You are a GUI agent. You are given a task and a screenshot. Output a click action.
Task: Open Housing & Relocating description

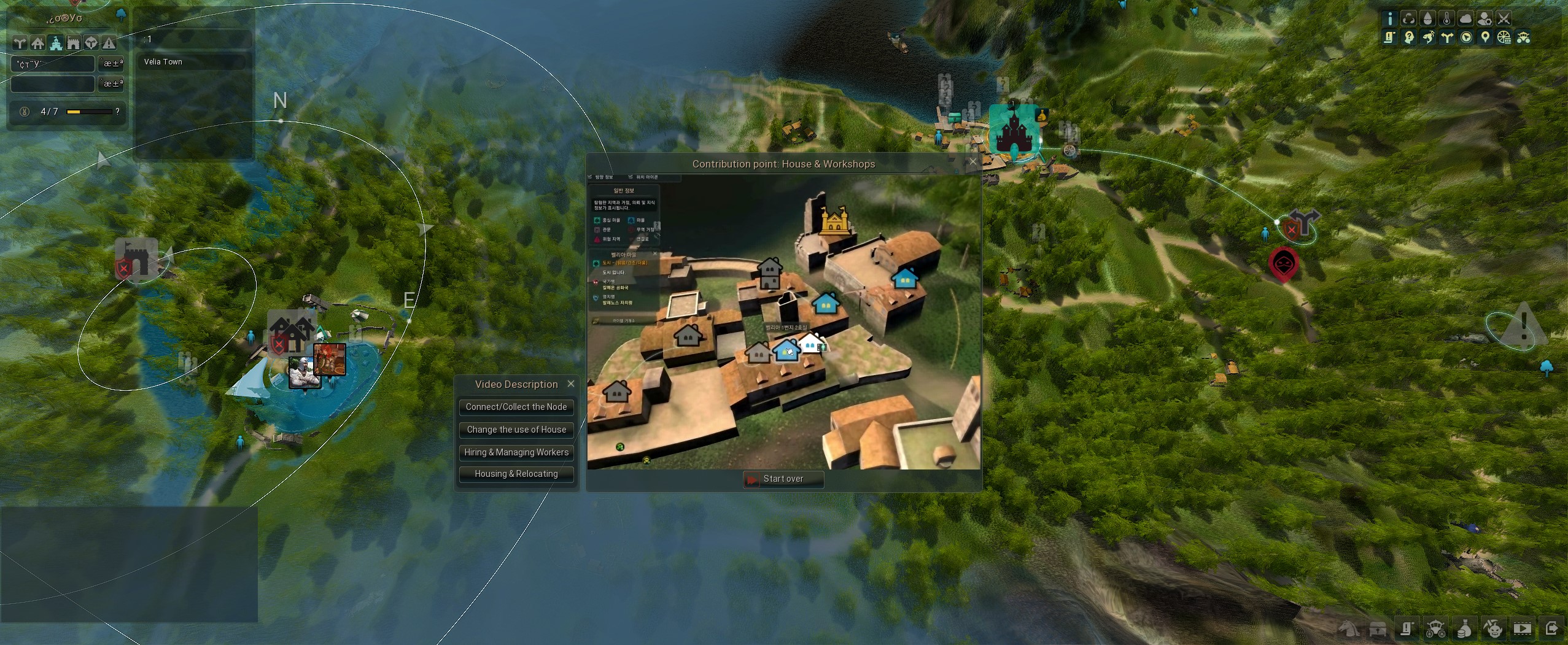point(516,474)
